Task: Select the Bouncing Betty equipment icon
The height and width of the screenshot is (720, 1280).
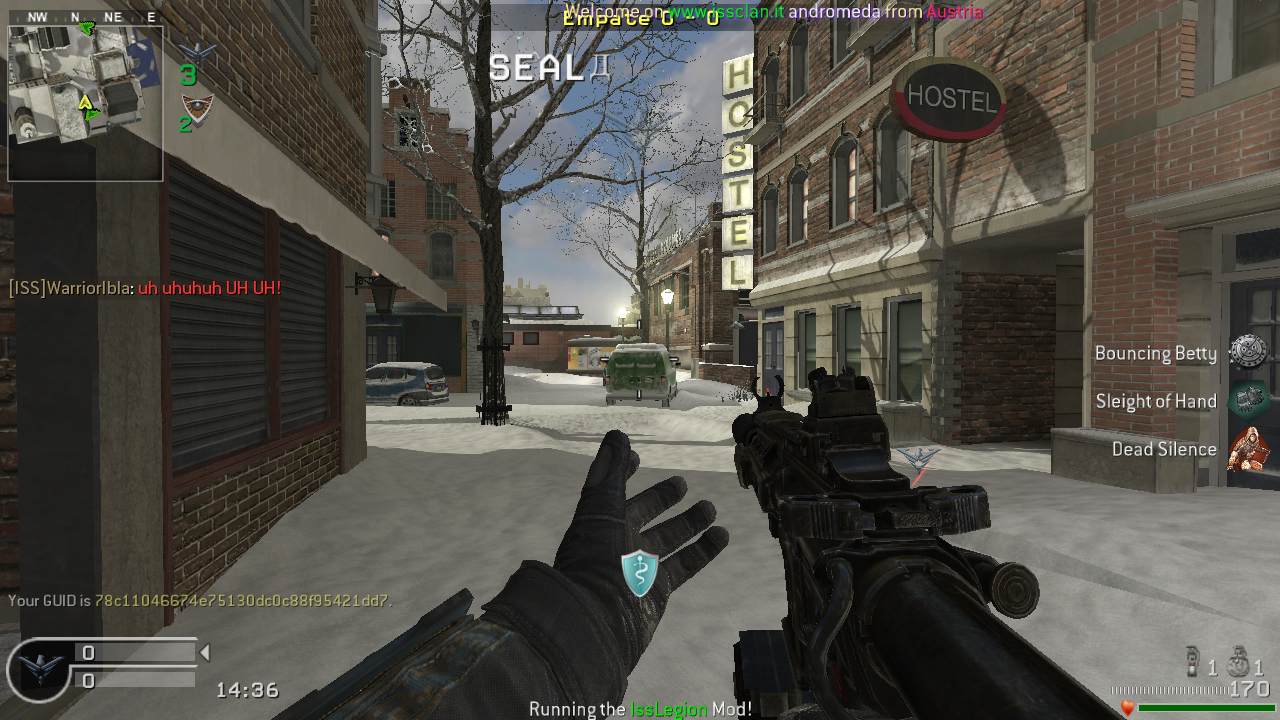Action: click(x=1247, y=352)
